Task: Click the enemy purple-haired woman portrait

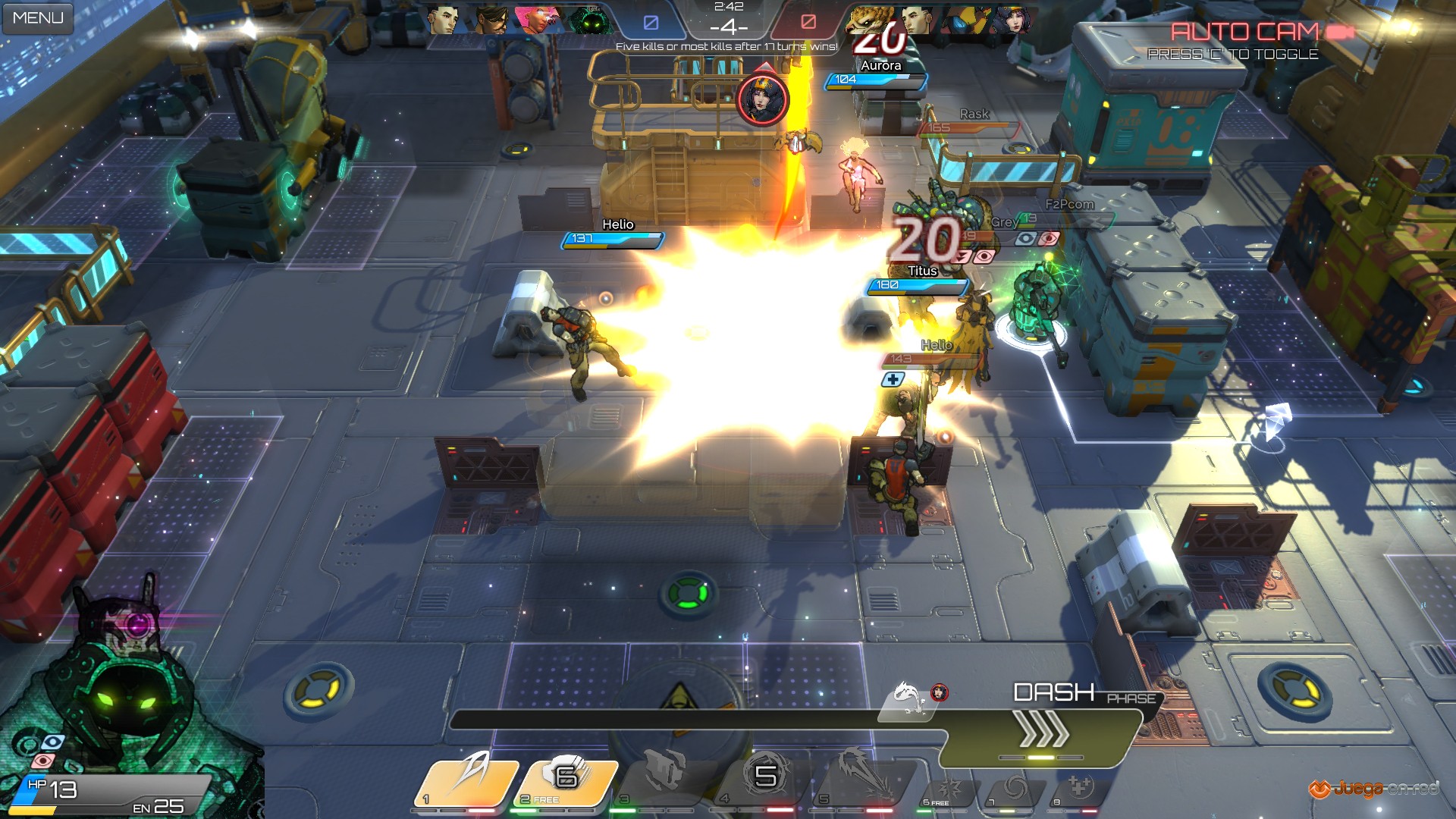Action: tap(1014, 20)
